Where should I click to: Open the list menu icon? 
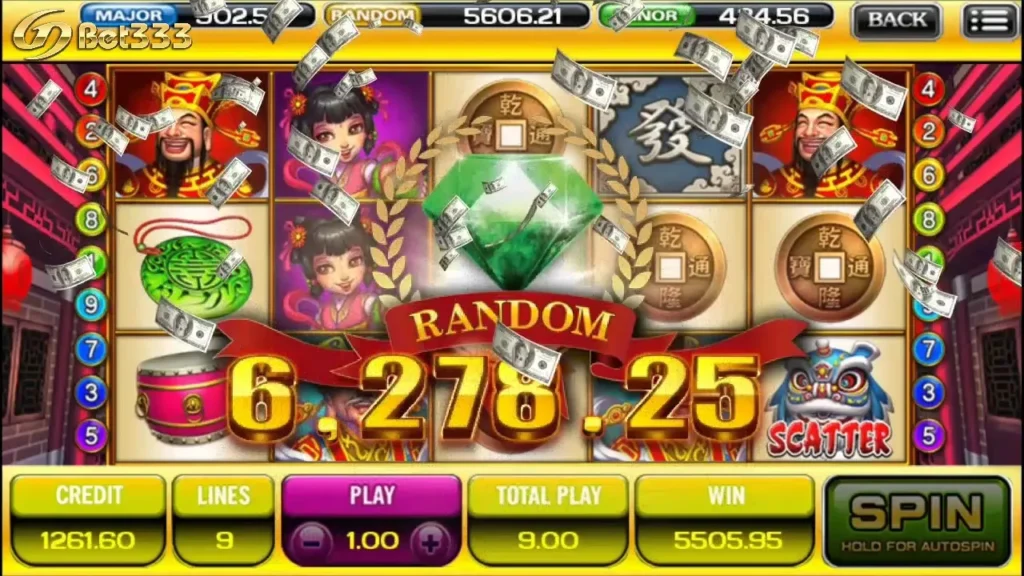click(x=988, y=19)
